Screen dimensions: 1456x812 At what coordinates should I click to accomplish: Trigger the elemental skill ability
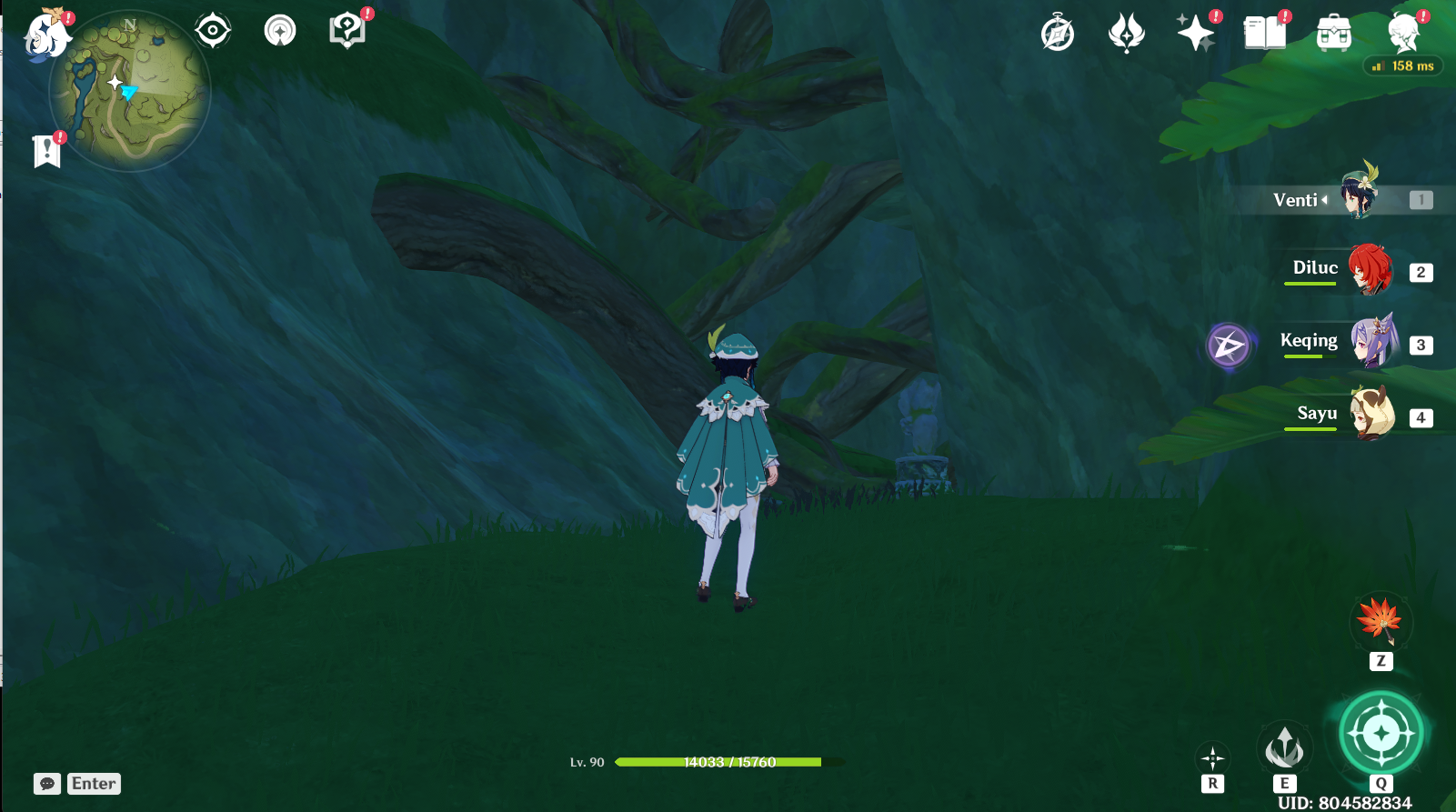tap(1285, 747)
